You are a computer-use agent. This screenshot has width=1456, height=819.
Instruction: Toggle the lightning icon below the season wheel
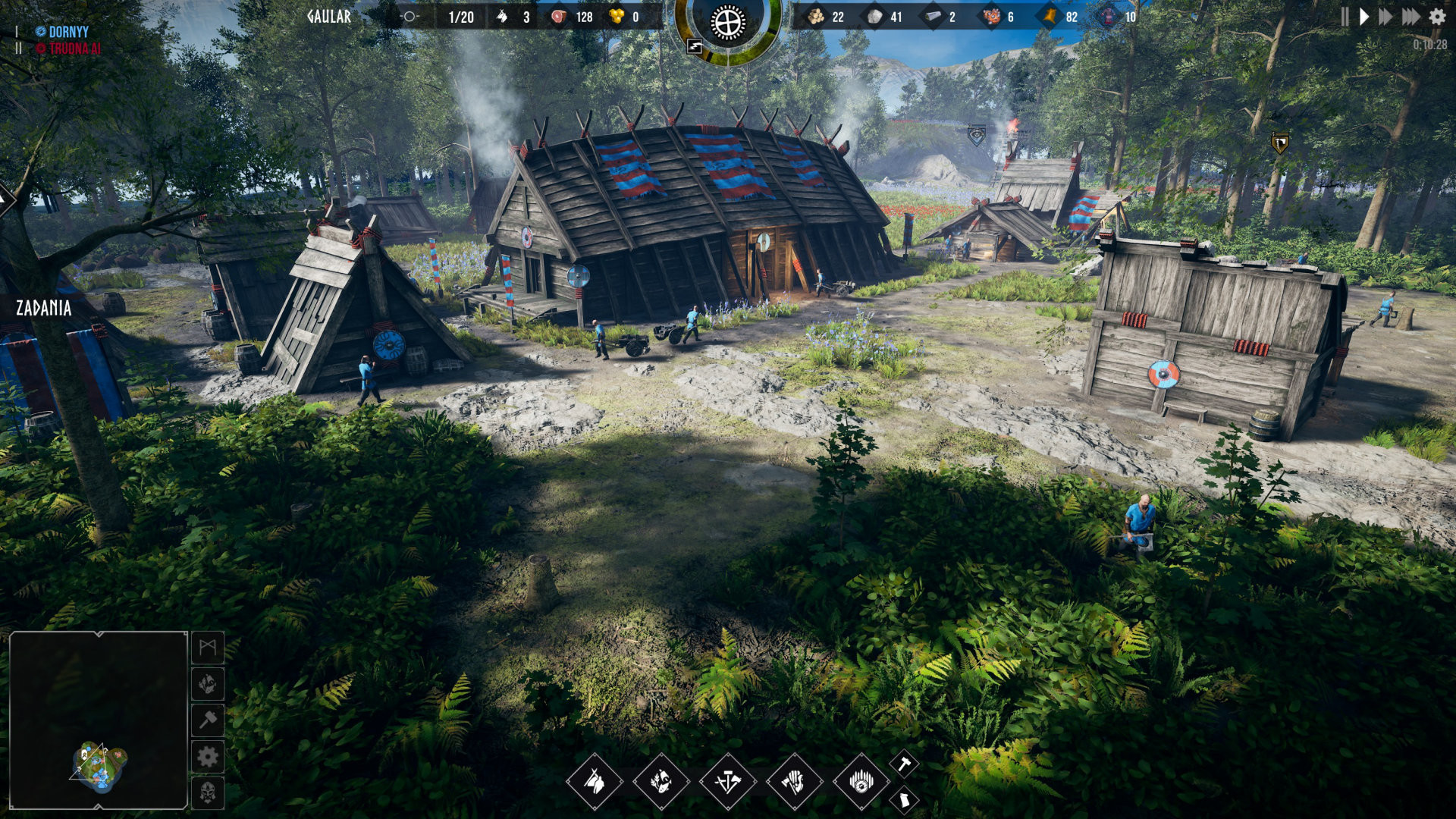tap(694, 47)
